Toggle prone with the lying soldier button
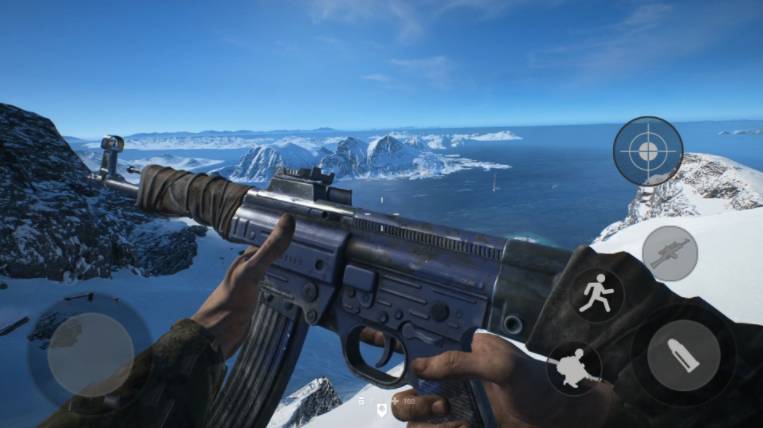763x428 pixels. (574, 368)
